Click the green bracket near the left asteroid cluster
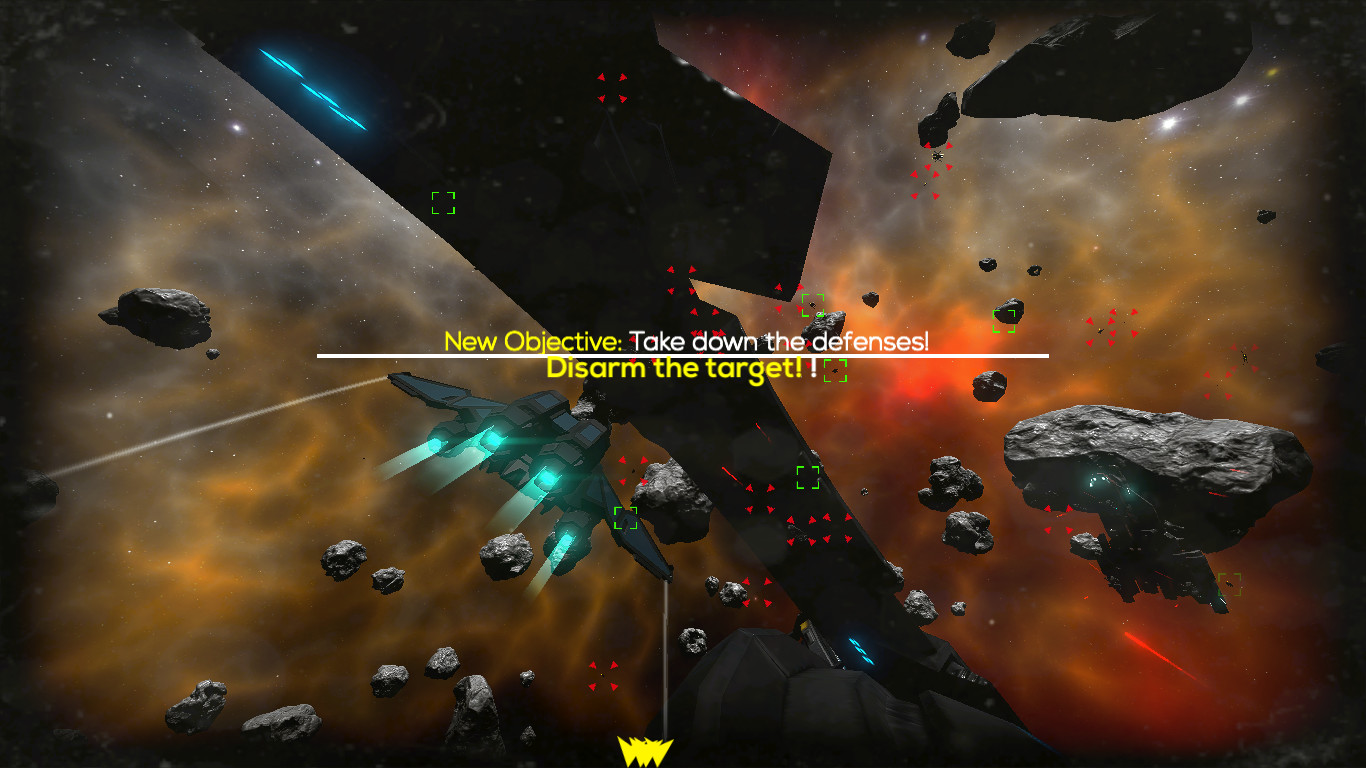Viewport: 1366px width, 768px height. (x=628, y=518)
